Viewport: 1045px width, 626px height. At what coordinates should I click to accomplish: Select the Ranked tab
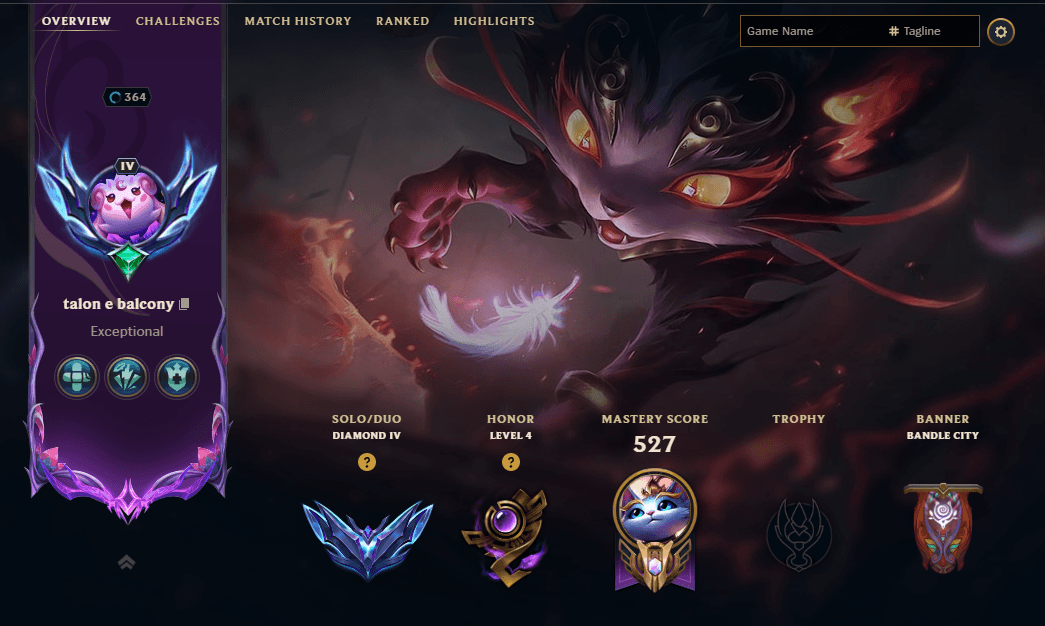click(x=402, y=21)
